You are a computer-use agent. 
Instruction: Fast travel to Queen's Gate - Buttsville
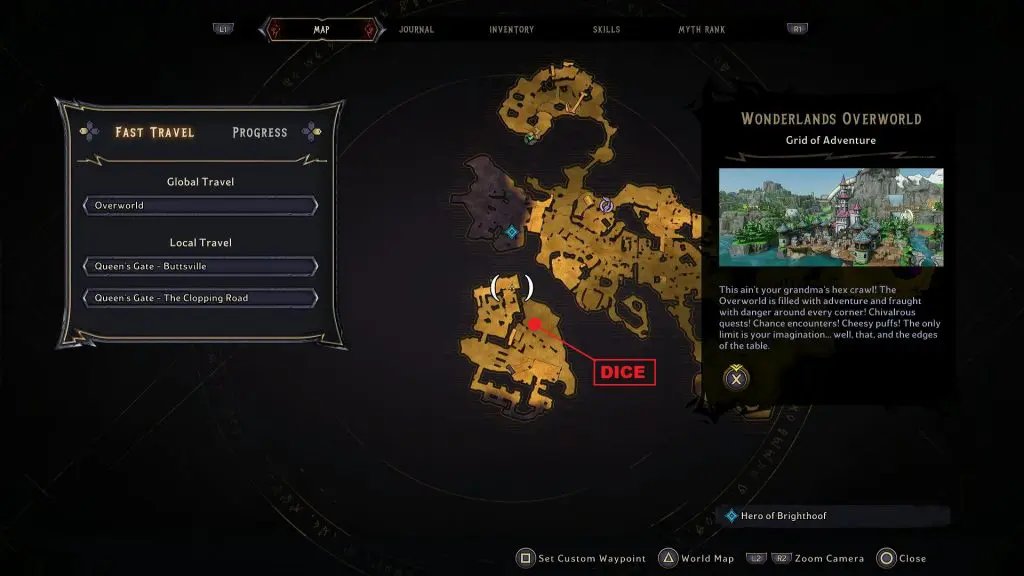point(201,267)
